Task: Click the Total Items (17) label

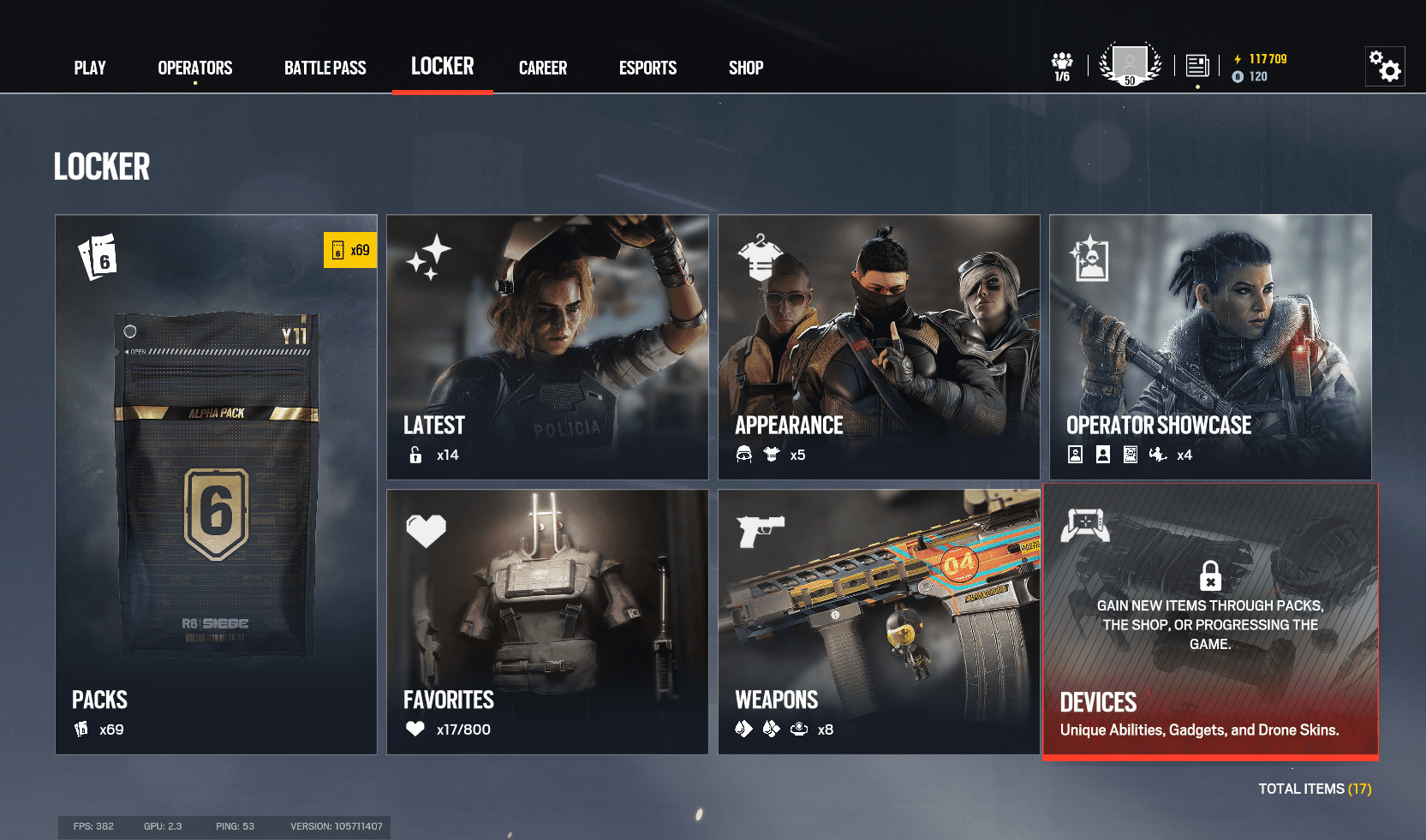Action: [1315, 788]
